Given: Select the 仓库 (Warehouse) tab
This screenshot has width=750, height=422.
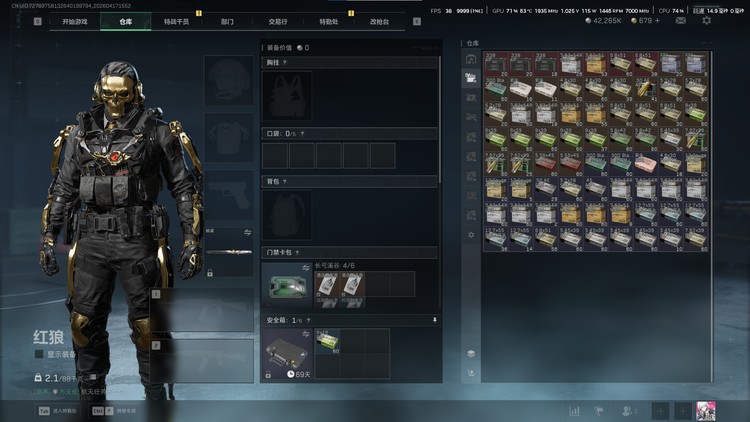Looking at the screenshot, I should (x=125, y=21).
